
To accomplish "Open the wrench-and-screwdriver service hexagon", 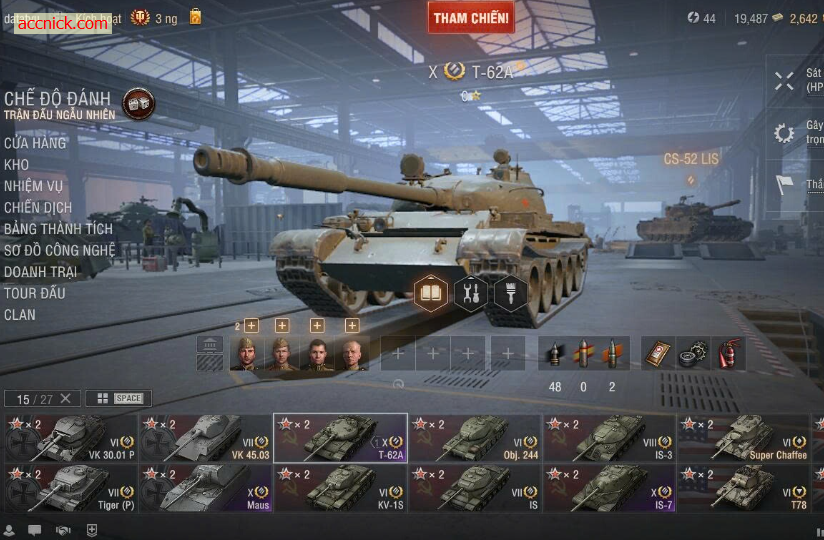I will click(x=470, y=293).
